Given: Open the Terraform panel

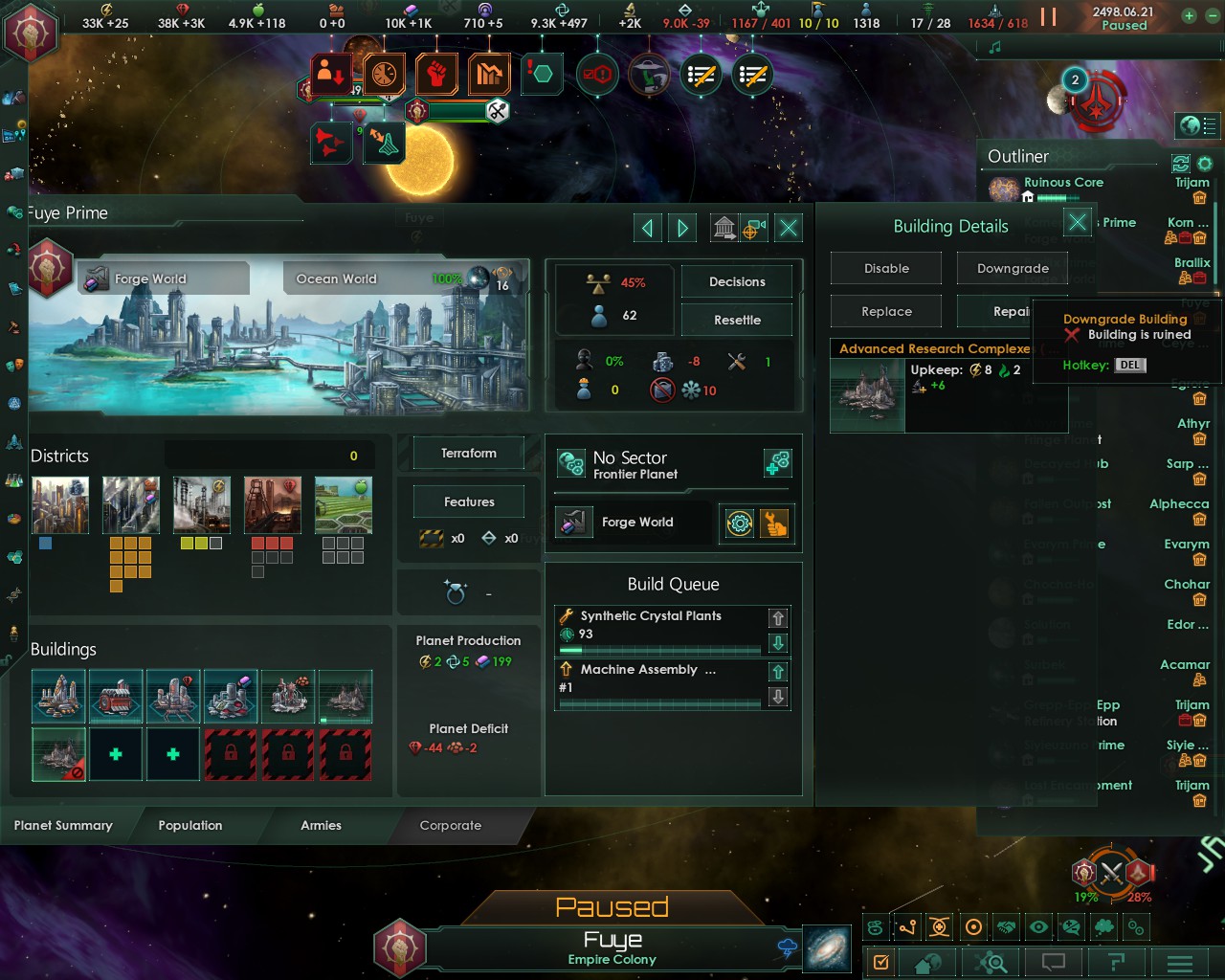Looking at the screenshot, I should point(468,453).
